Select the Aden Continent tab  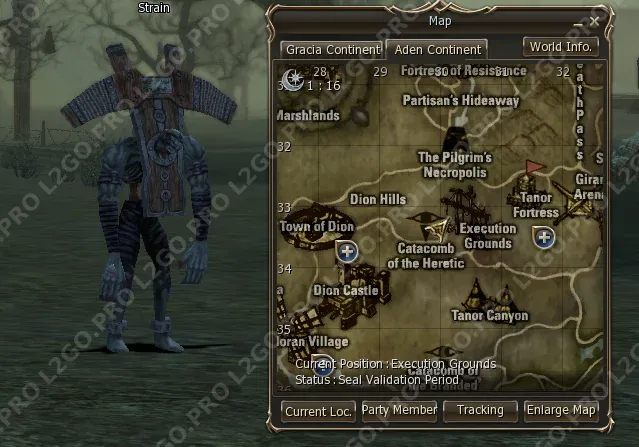click(439, 49)
